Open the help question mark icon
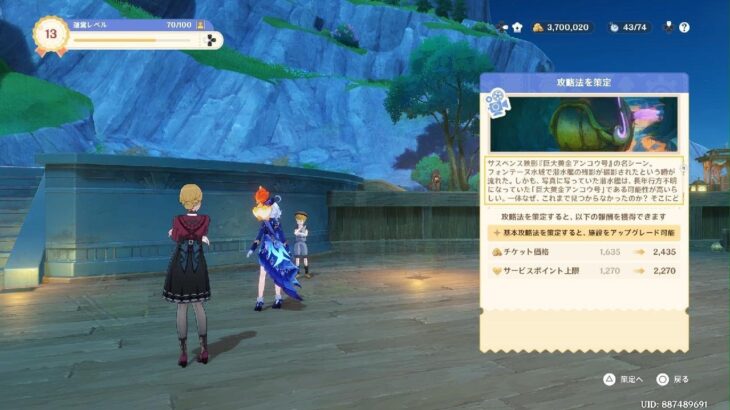The image size is (730, 410). (685, 27)
